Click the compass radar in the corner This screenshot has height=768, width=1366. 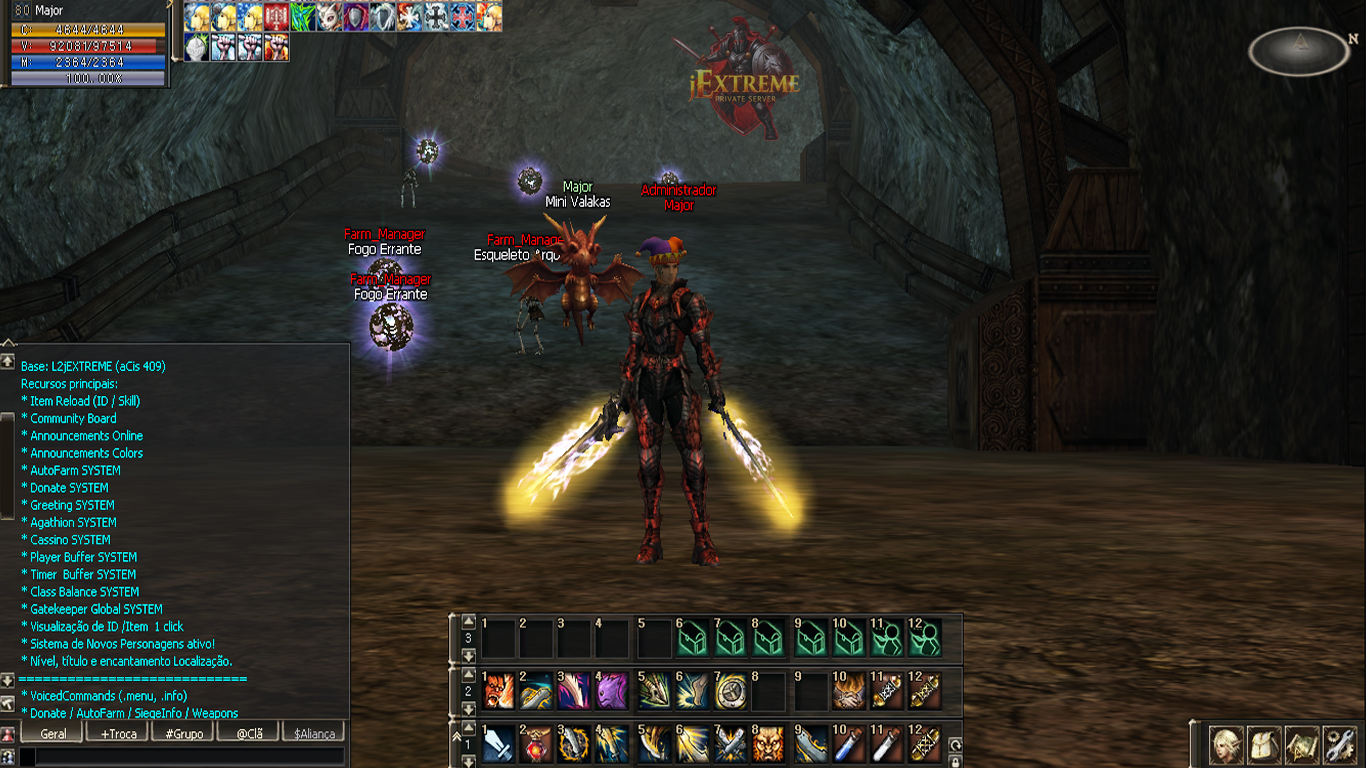pos(1299,51)
